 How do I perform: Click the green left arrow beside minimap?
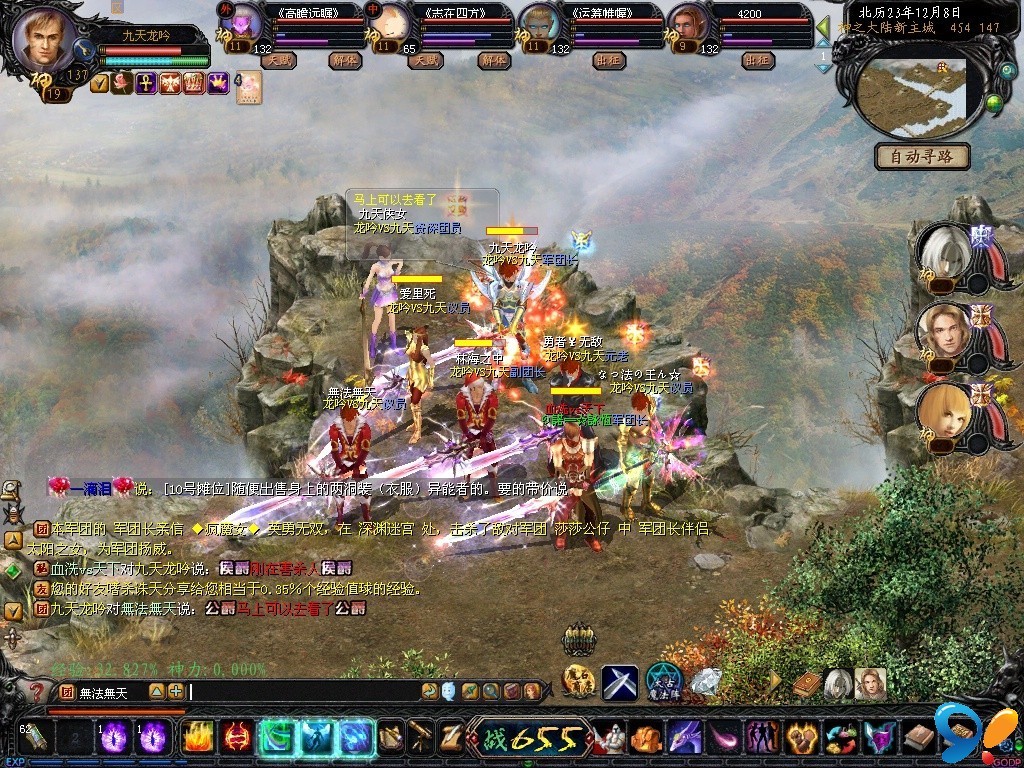click(x=823, y=26)
